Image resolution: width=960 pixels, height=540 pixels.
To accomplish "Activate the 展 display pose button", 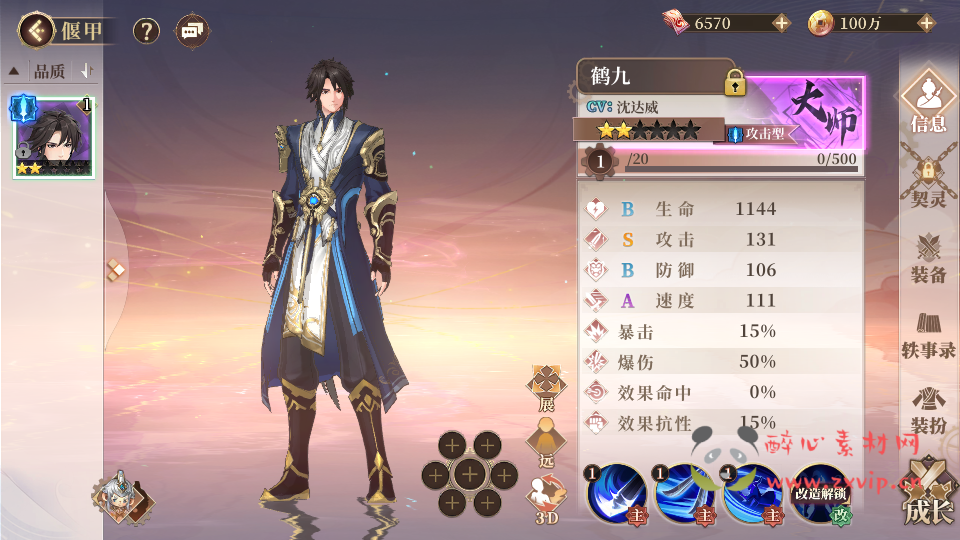I will (x=545, y=387).
